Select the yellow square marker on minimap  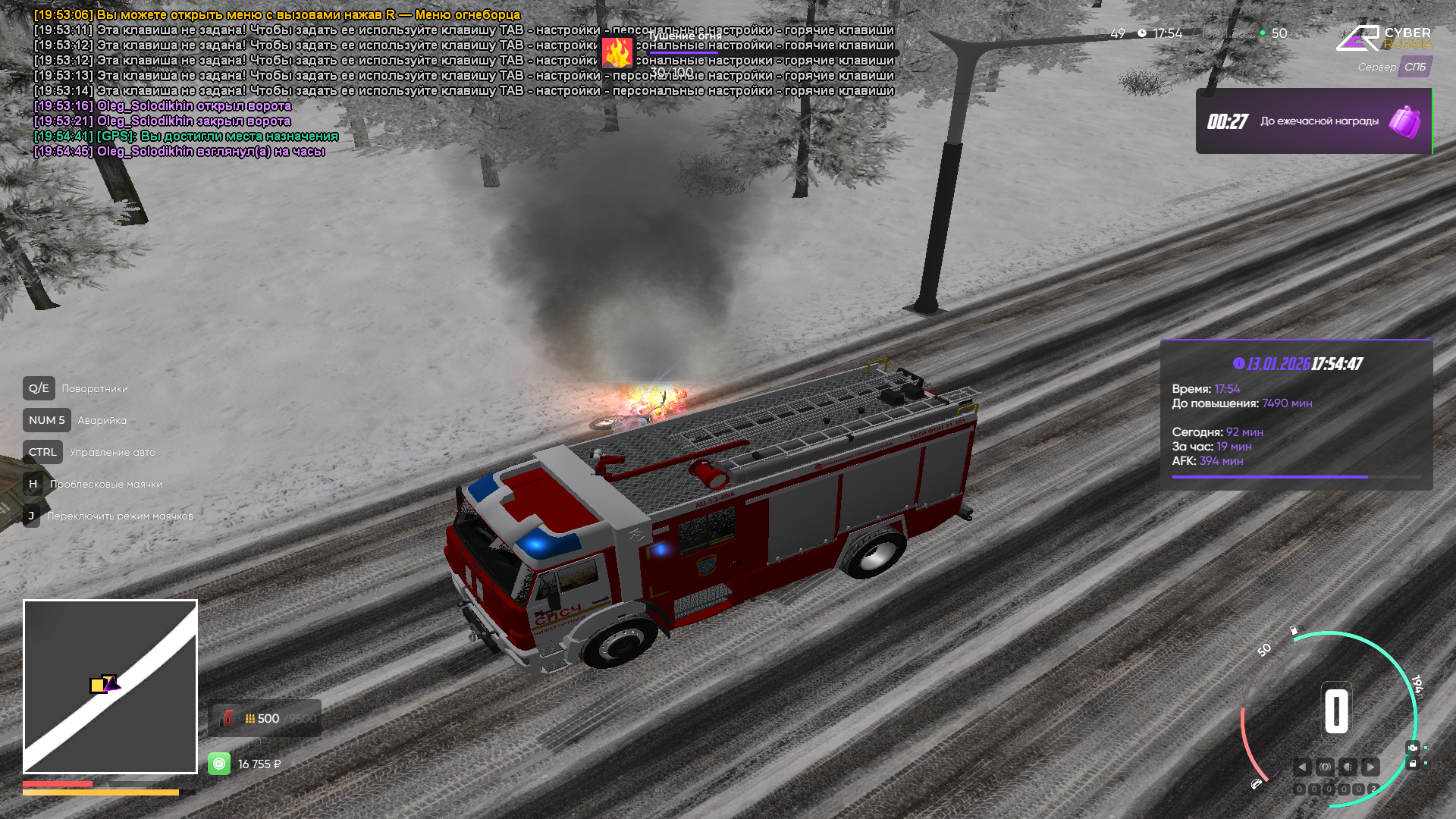97,686
